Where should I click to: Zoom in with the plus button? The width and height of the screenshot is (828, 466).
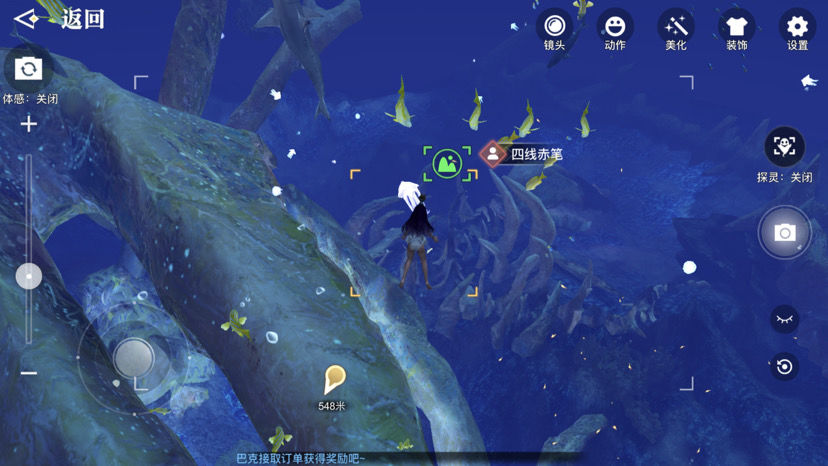28,124
